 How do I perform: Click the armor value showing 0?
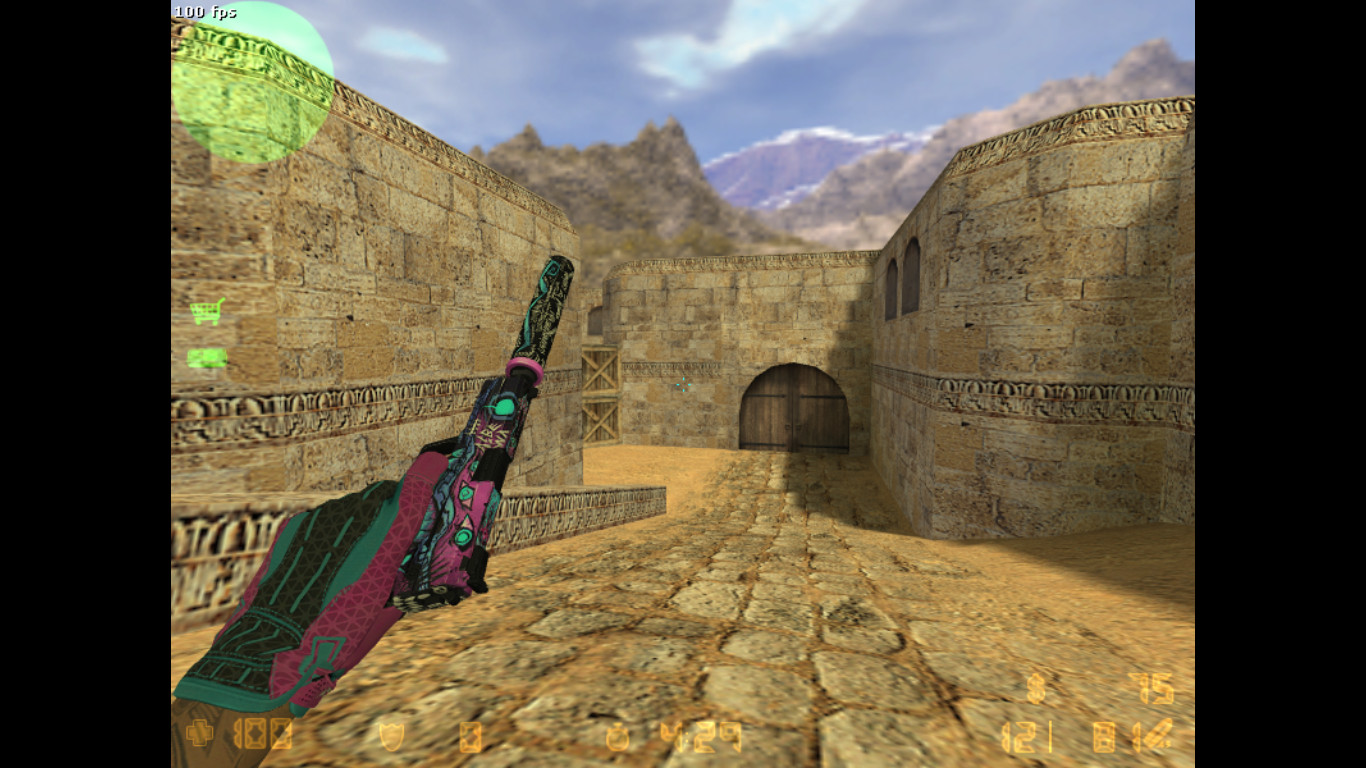point(470,737)
